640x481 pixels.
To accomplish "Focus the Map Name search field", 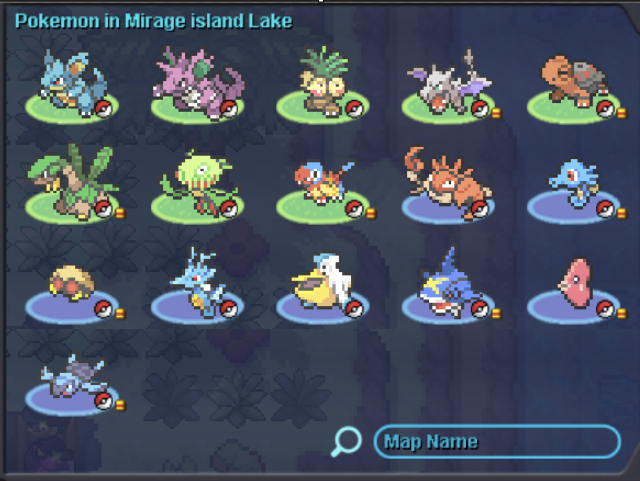I will point(497,442).
